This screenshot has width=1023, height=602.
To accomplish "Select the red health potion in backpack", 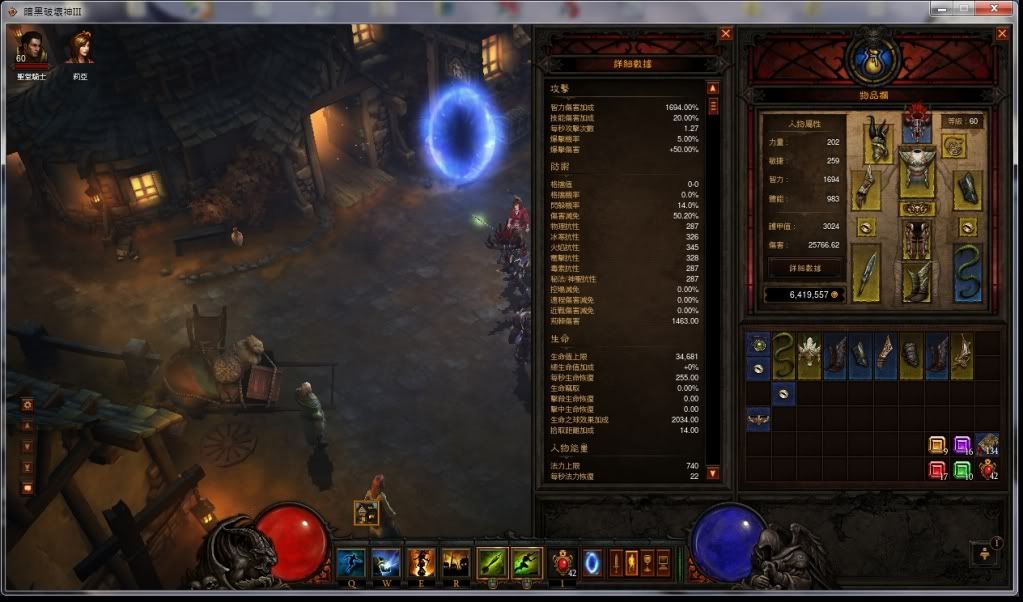I will (x=987, y=468).
